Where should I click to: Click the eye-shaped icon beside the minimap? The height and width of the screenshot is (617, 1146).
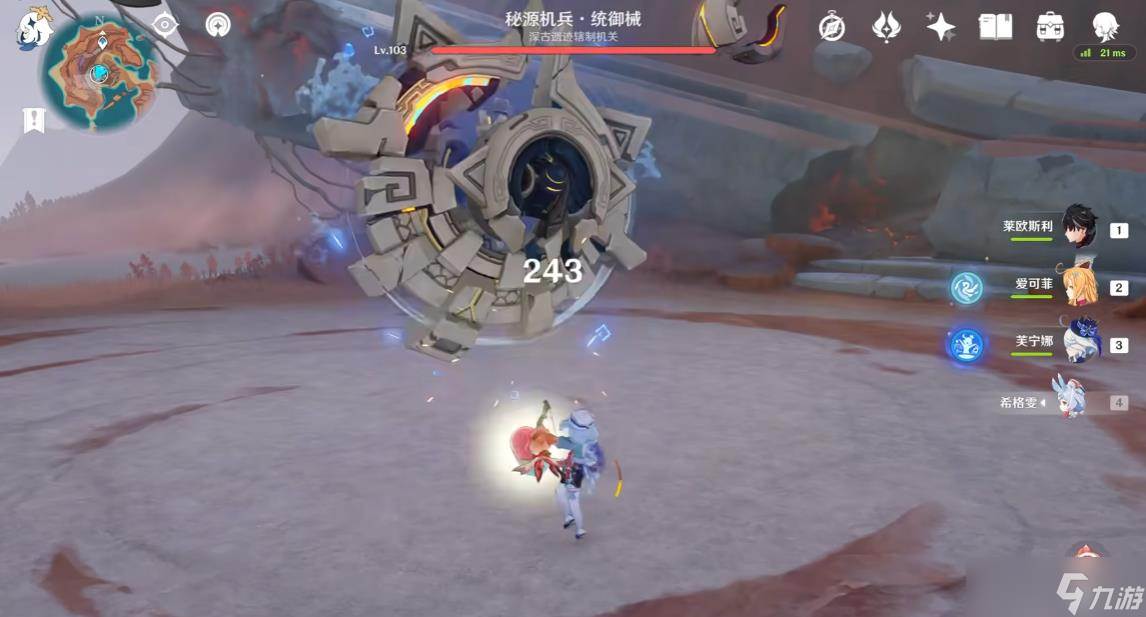(165, 25)
